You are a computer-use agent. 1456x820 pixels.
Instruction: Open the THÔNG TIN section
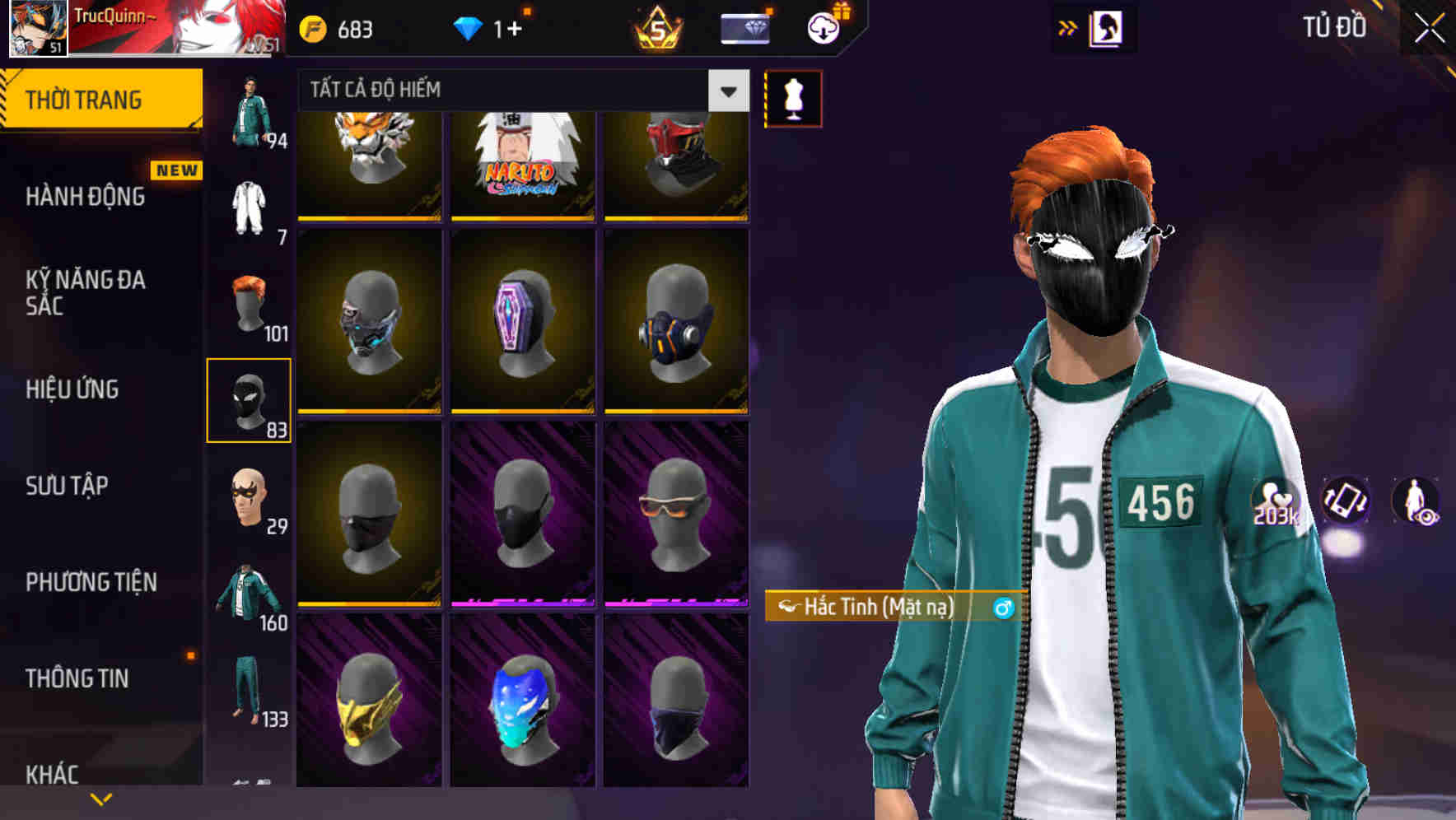click(x=76, y=678)
